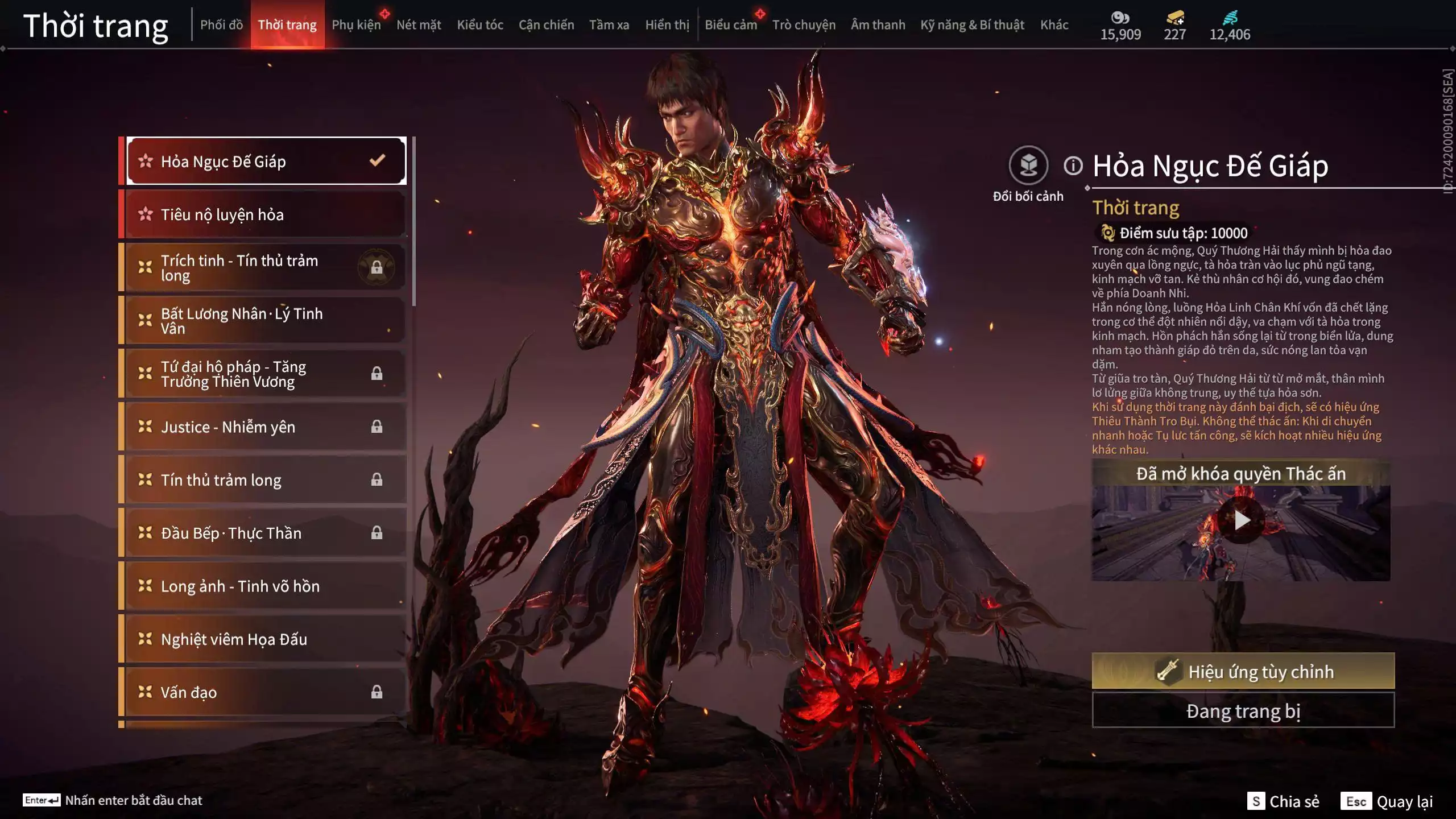Click the Đổi bối cảnh background button
This screenshot has width=1456, height=819.
click(x=1028, y=166)
